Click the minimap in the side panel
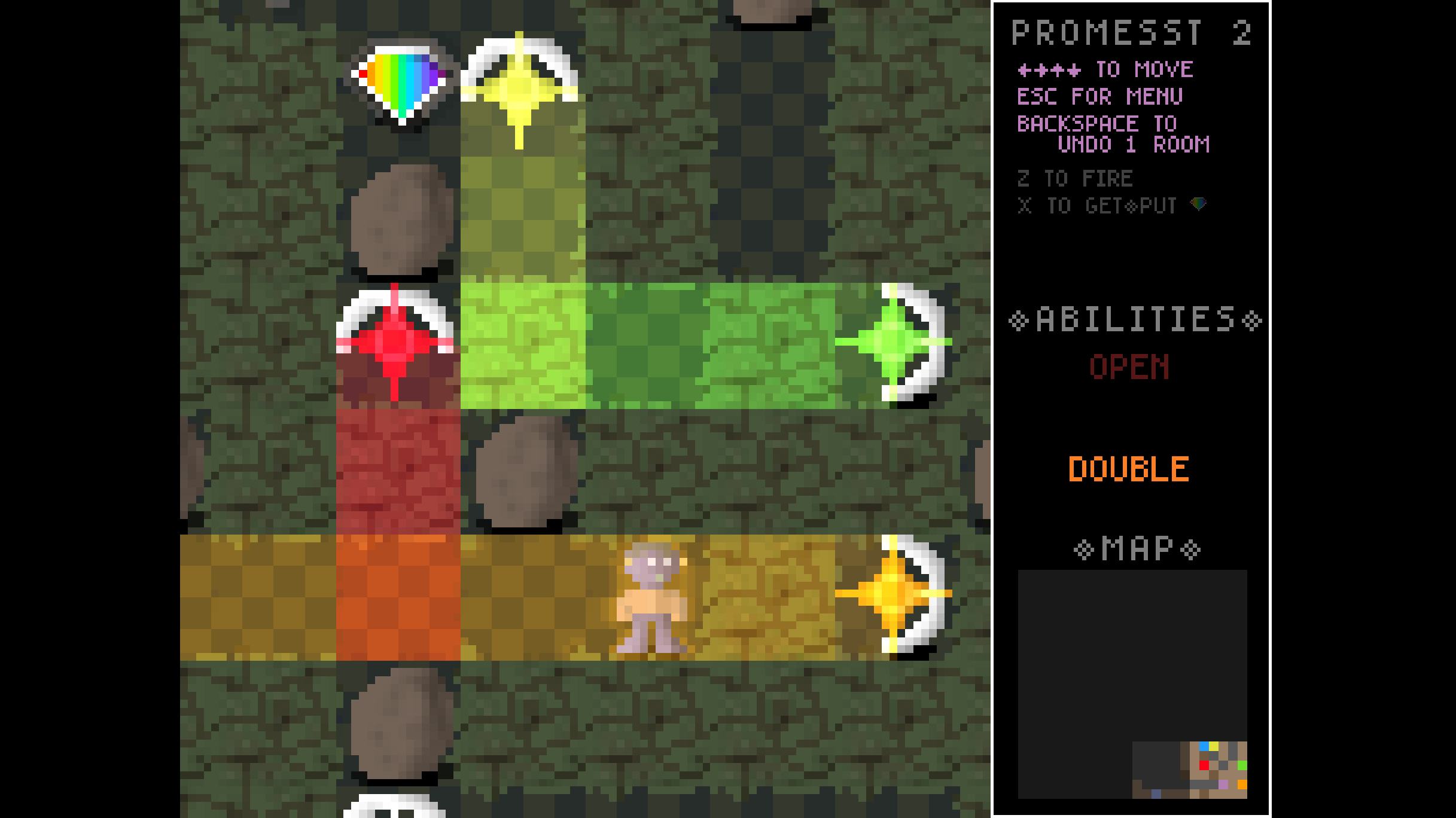This screenshot has height=818, width=1456. (x=1132, y=683)
